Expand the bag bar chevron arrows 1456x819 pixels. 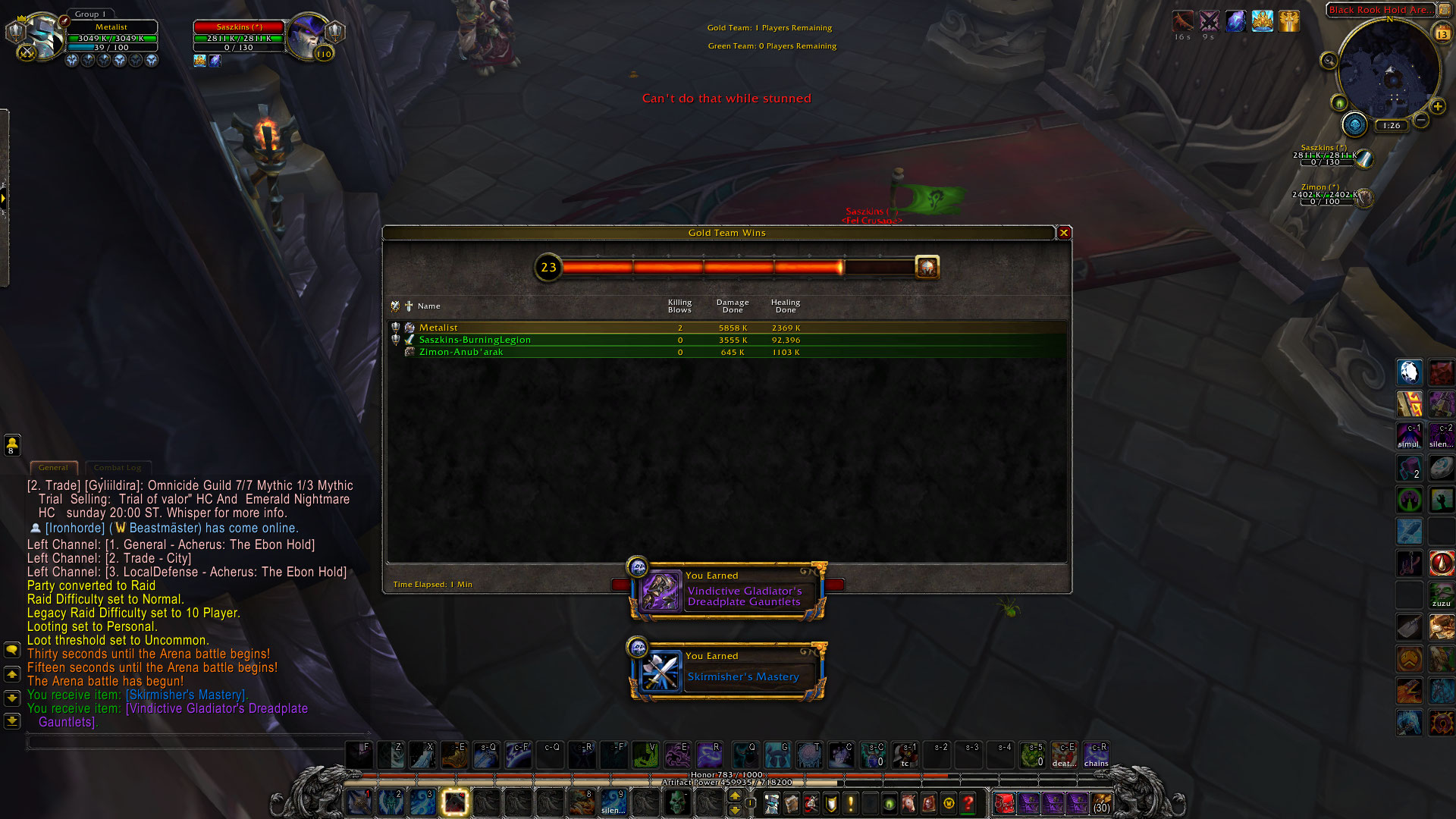(988, 789)
